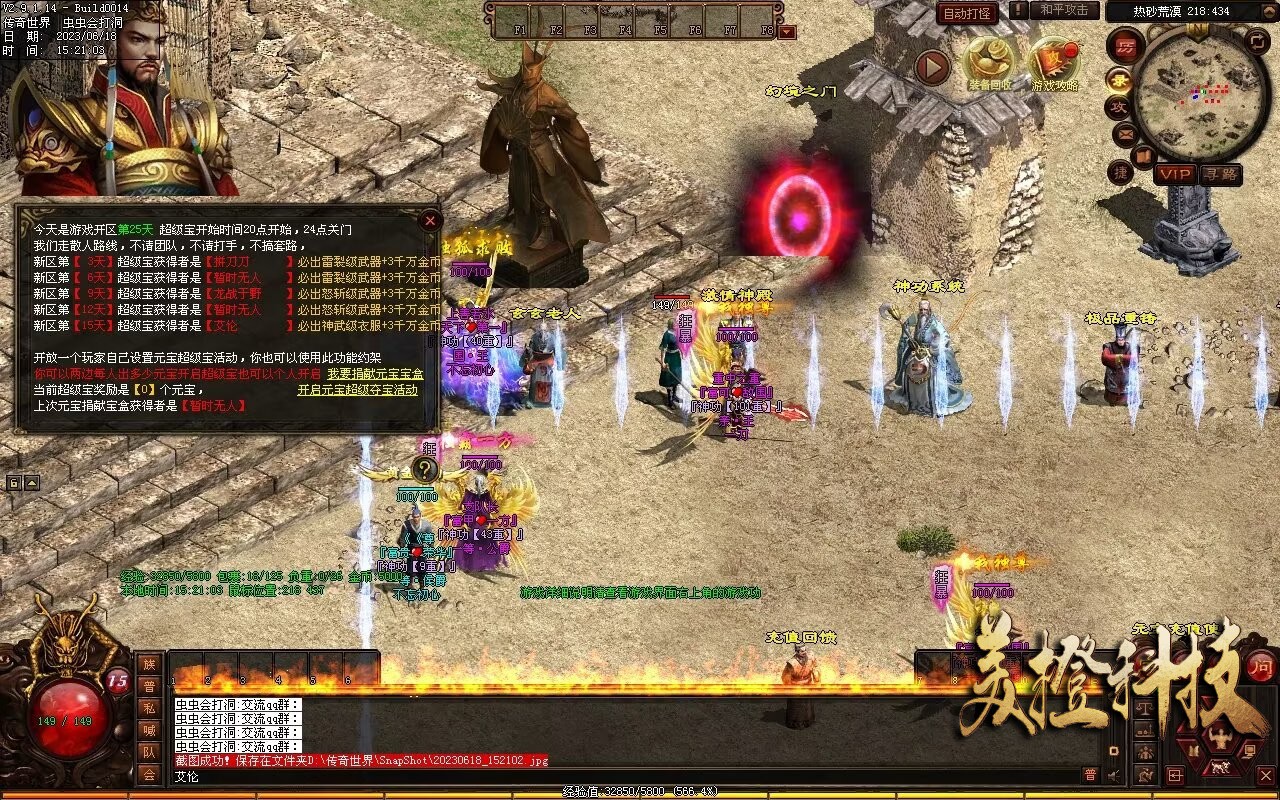
Task: Open the VIP button below minimap
Action: click(x=1175, y=174)
